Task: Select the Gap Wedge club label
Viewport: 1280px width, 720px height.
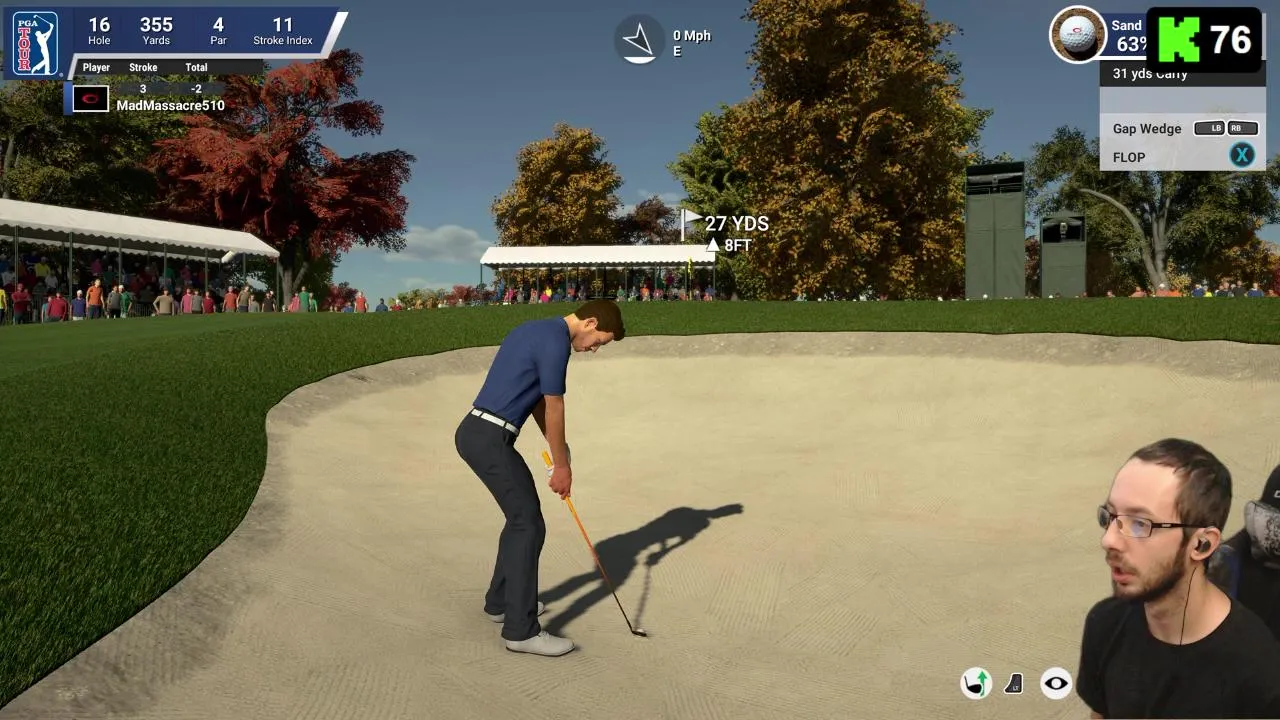Action: tap(1147, 129)
